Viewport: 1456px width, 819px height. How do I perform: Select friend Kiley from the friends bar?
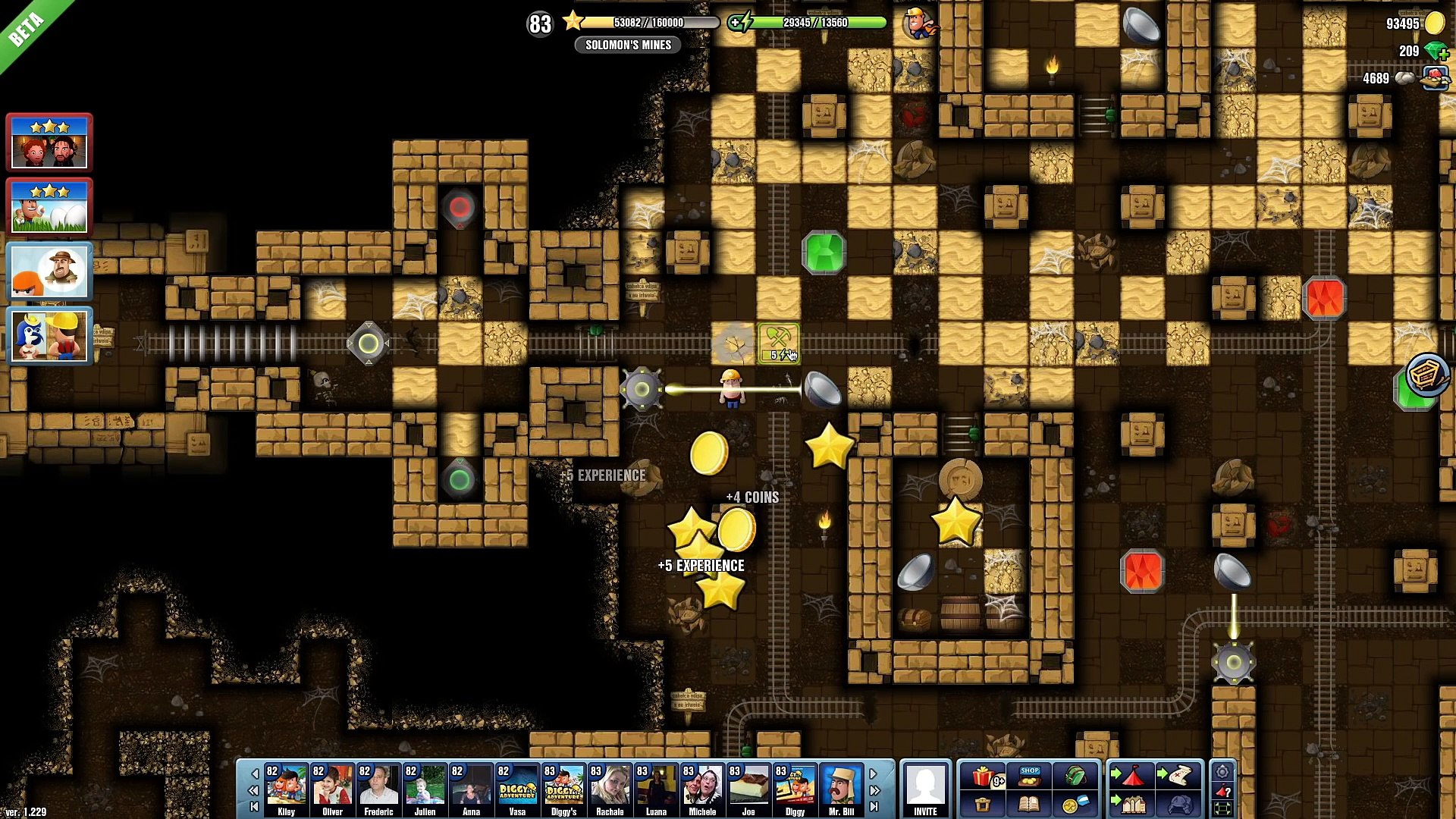[286, 789]
